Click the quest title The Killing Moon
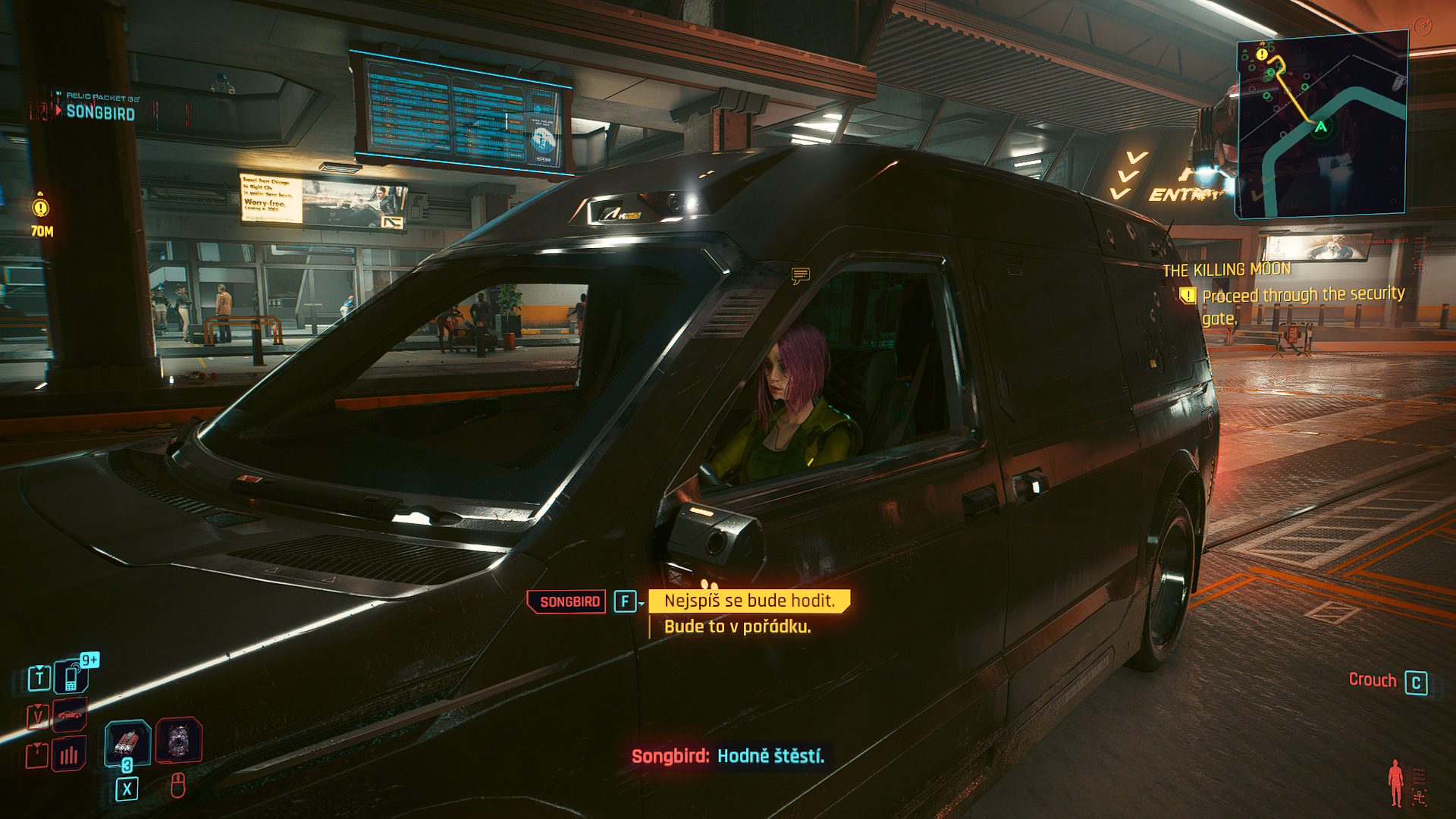This screenshot has height=819, width=1456. click(1226, 270)
